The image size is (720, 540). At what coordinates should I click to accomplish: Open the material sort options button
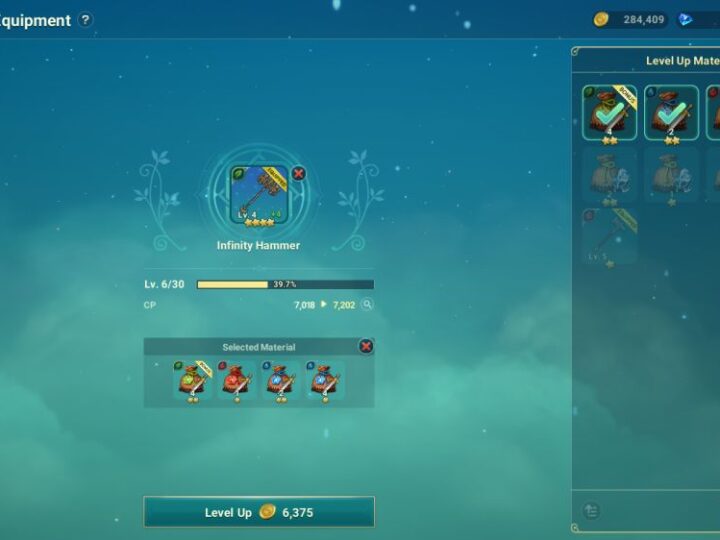(591, 511)
